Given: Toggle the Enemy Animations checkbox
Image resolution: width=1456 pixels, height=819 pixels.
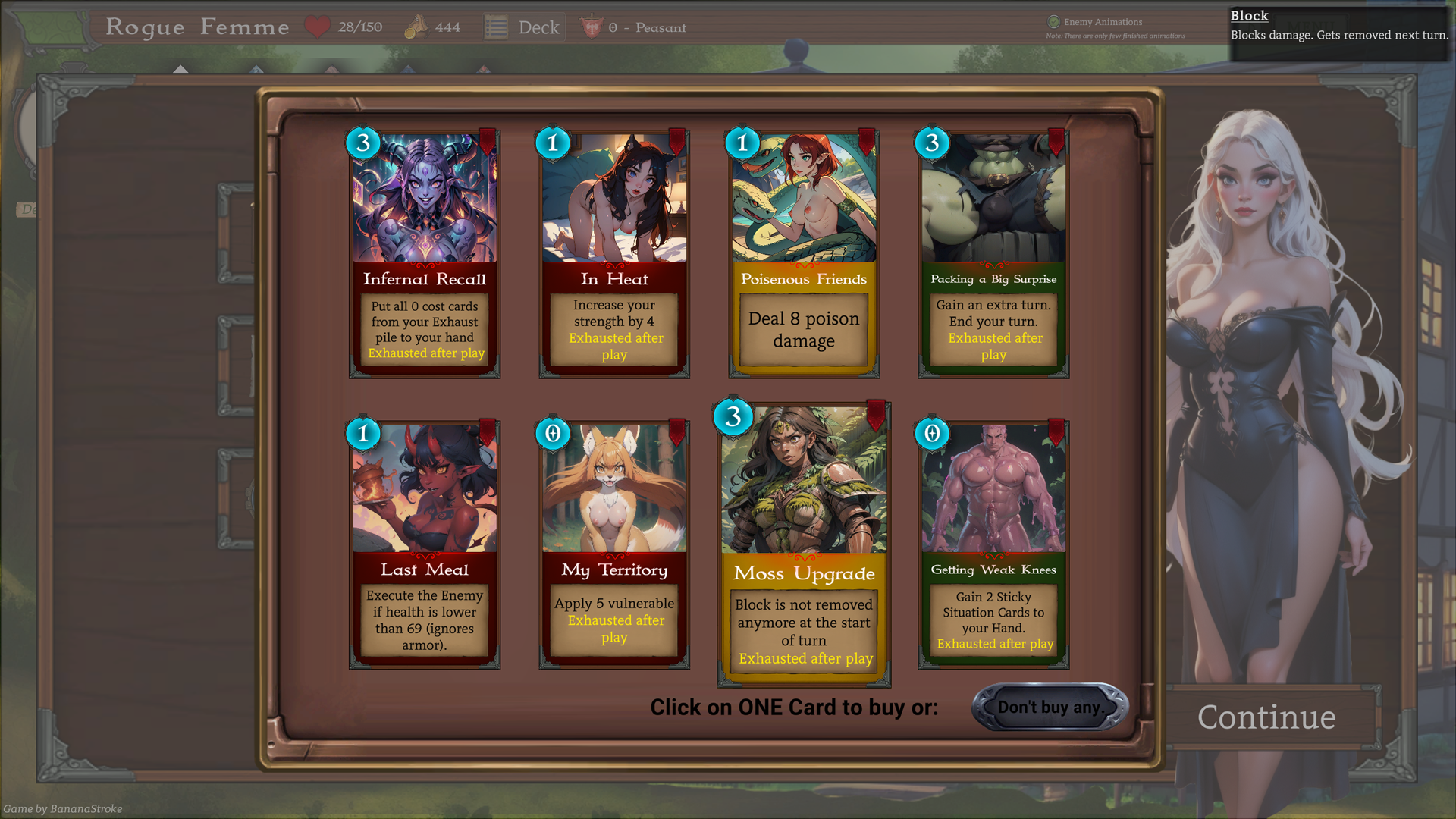Looking at the screenshot, I should (1054, 22).
